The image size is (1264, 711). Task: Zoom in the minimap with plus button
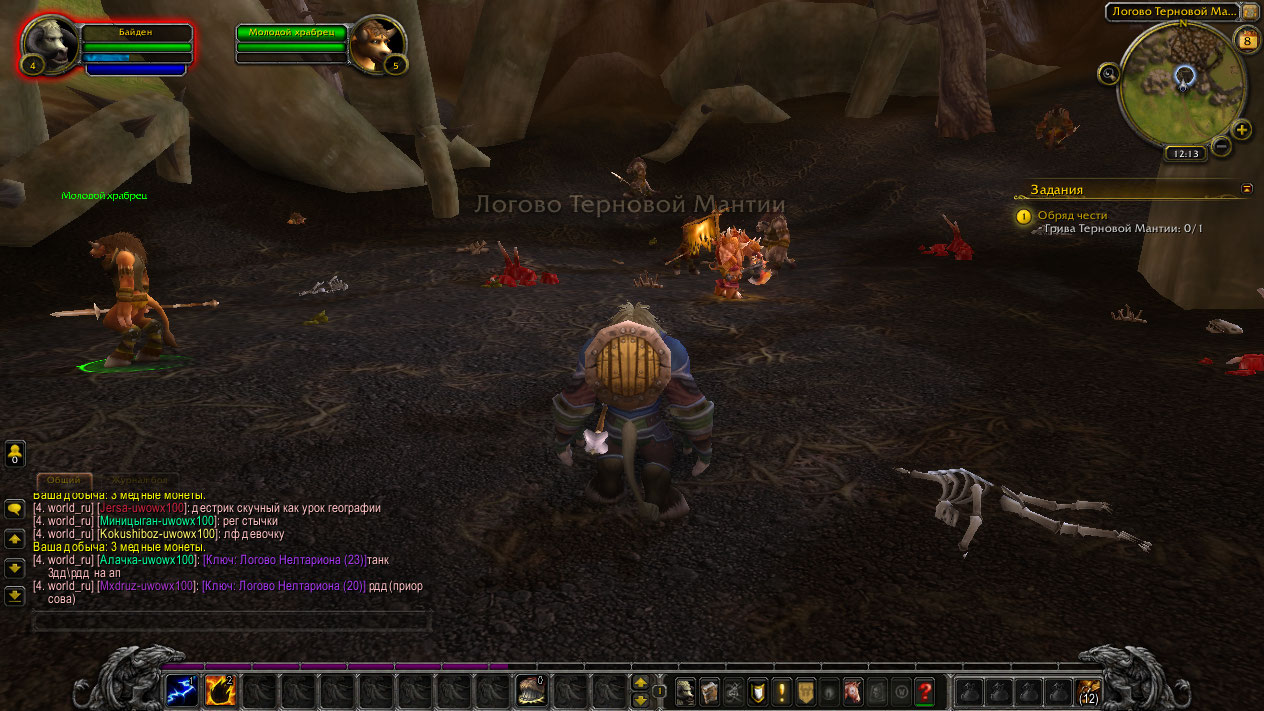point(1242,129)
